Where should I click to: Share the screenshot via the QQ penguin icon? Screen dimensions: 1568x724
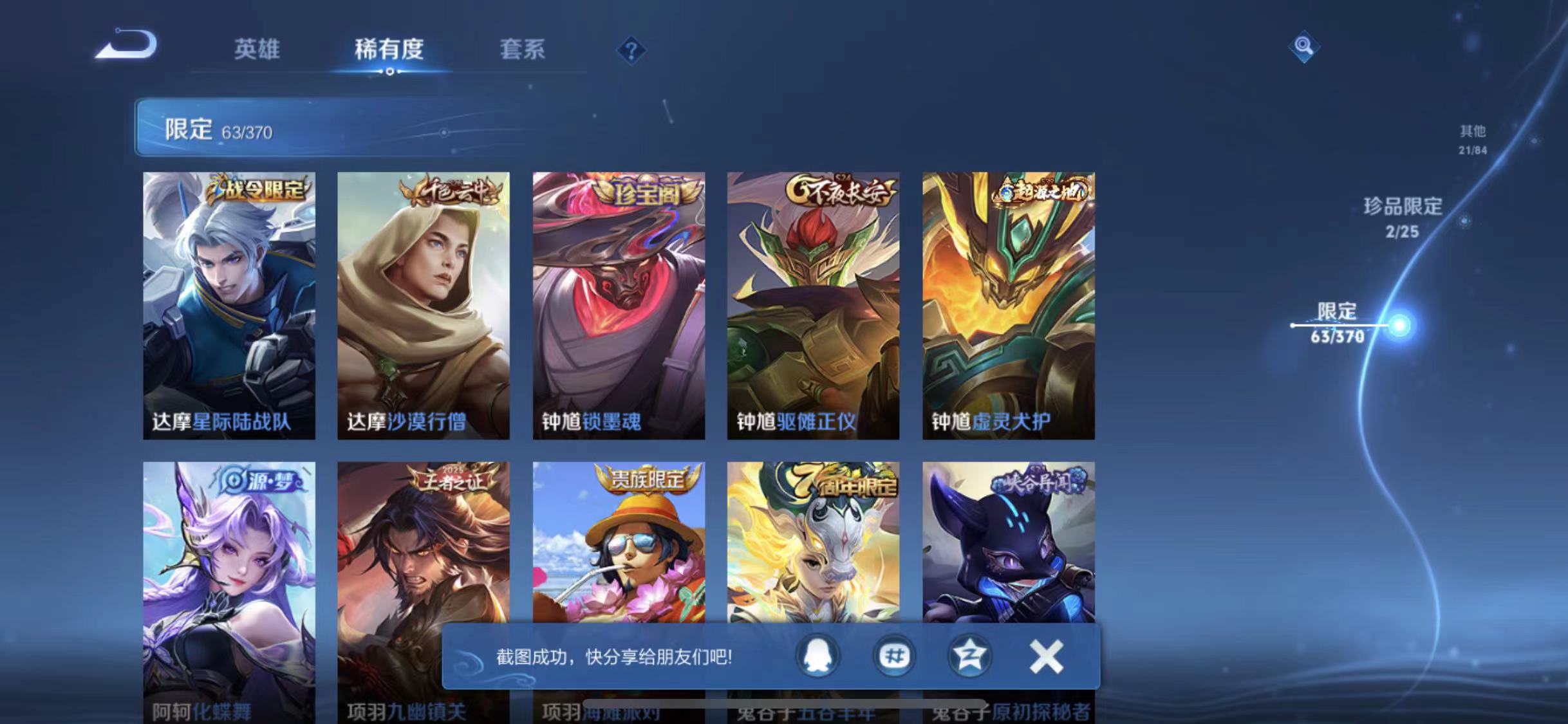pos(817,654)
